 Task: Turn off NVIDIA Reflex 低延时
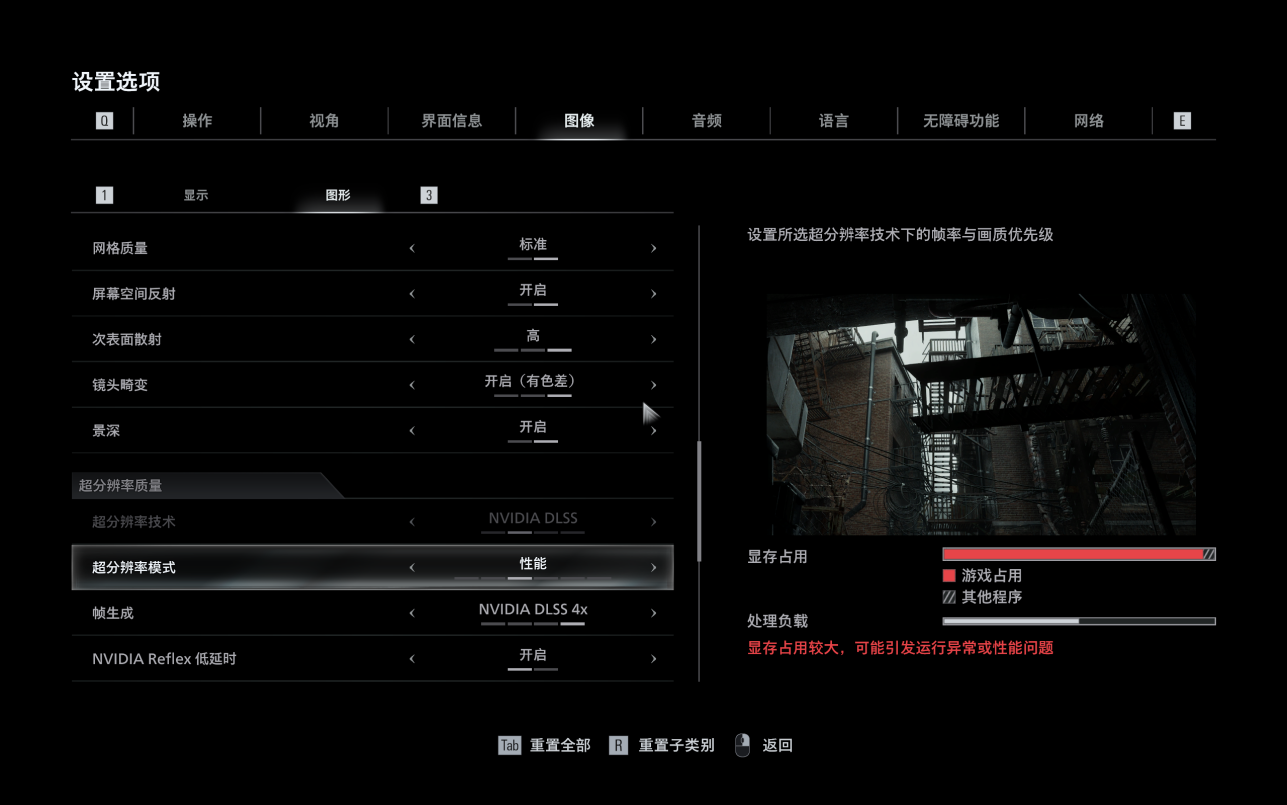pos(411,658)
